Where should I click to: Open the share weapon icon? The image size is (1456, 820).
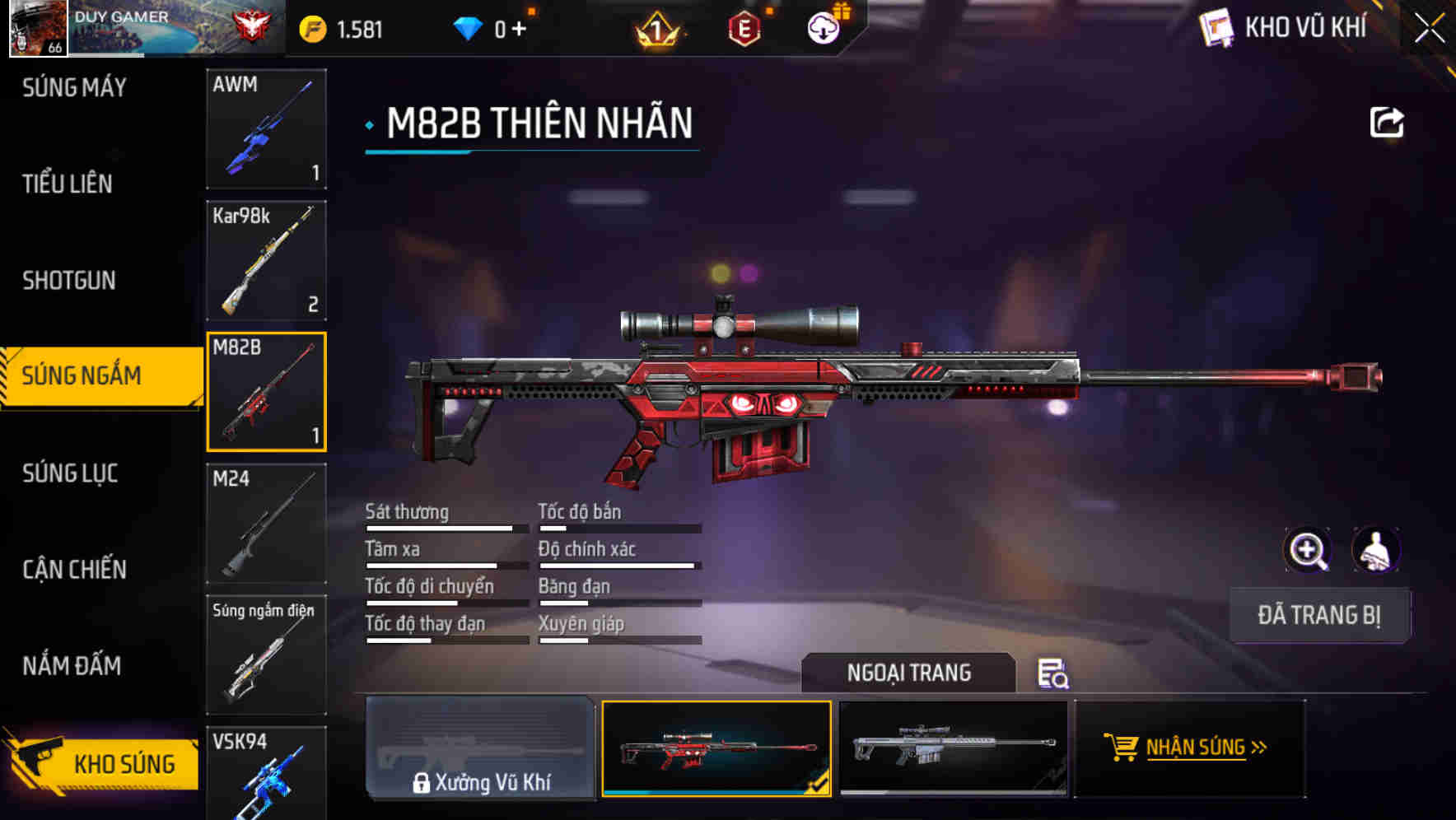click(x=1387, y=122)
